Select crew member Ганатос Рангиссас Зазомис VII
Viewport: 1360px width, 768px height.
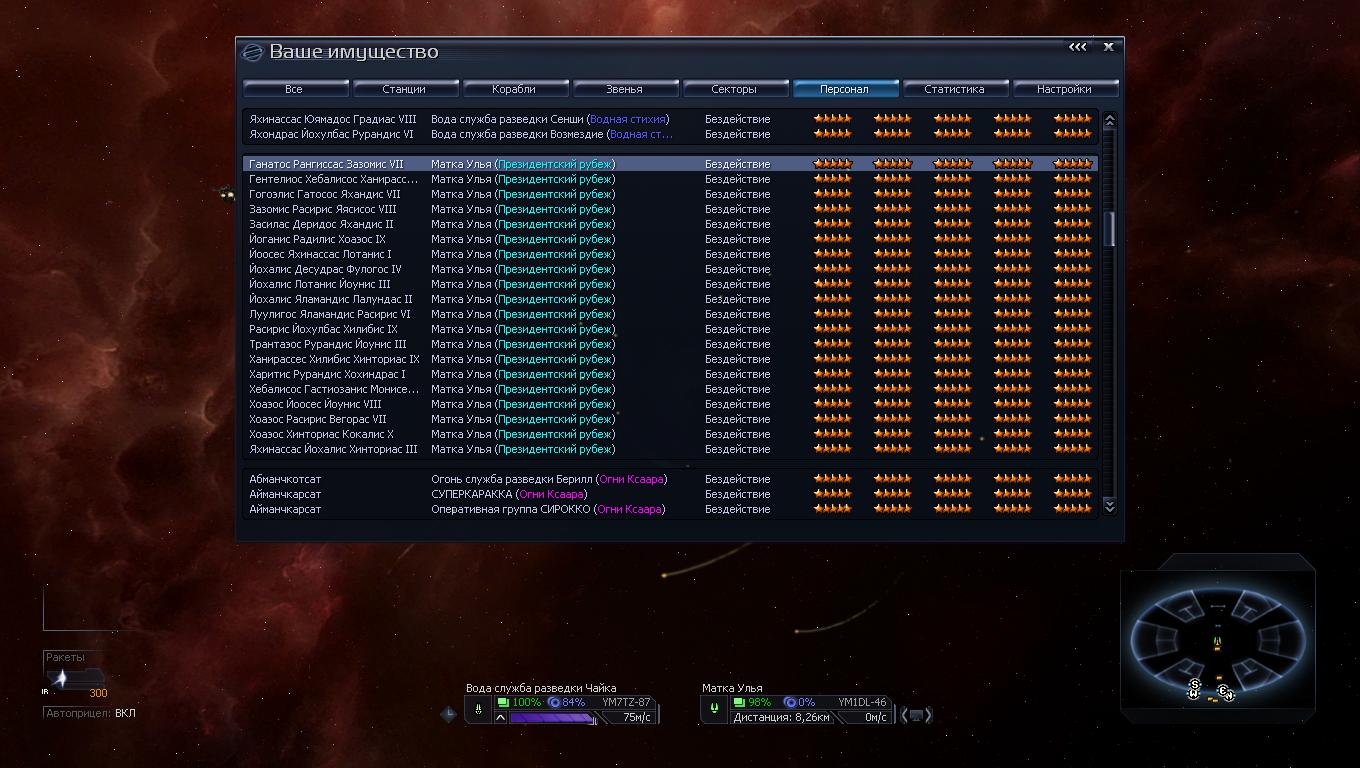pos(327,164)
